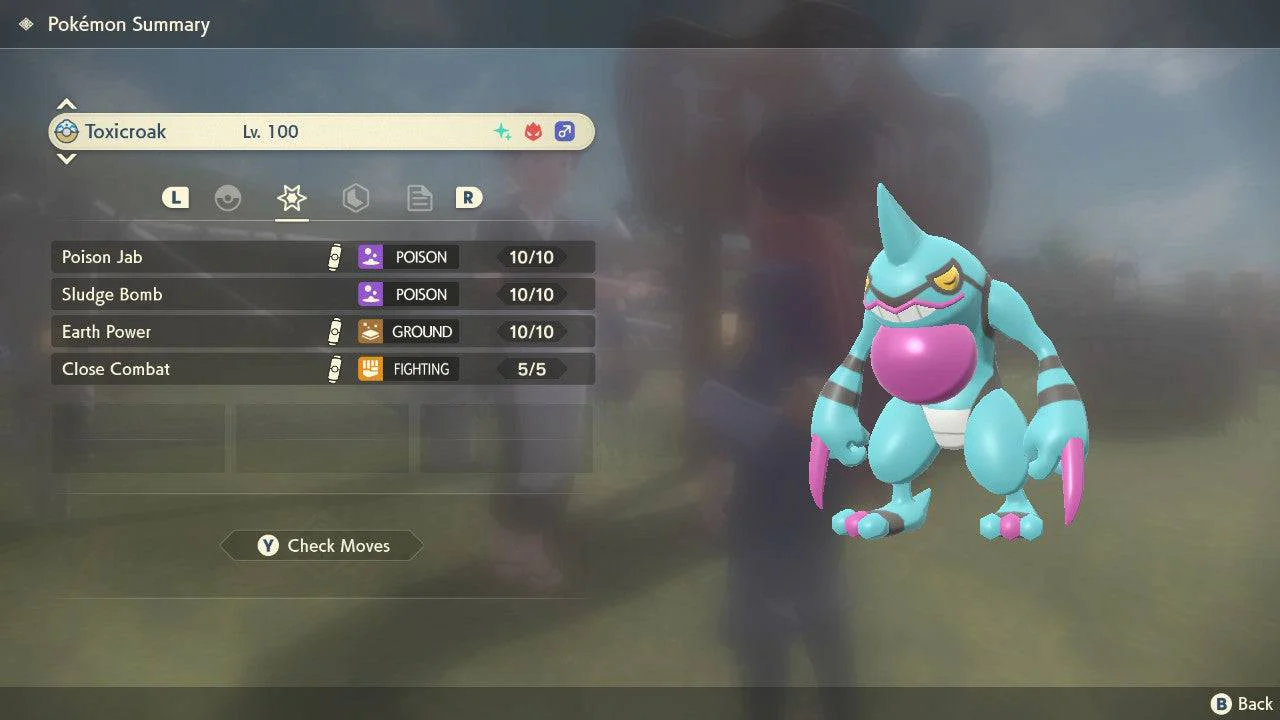Open the moves star tab
This screenshot has width=1280, height=720.
(291, 198)
